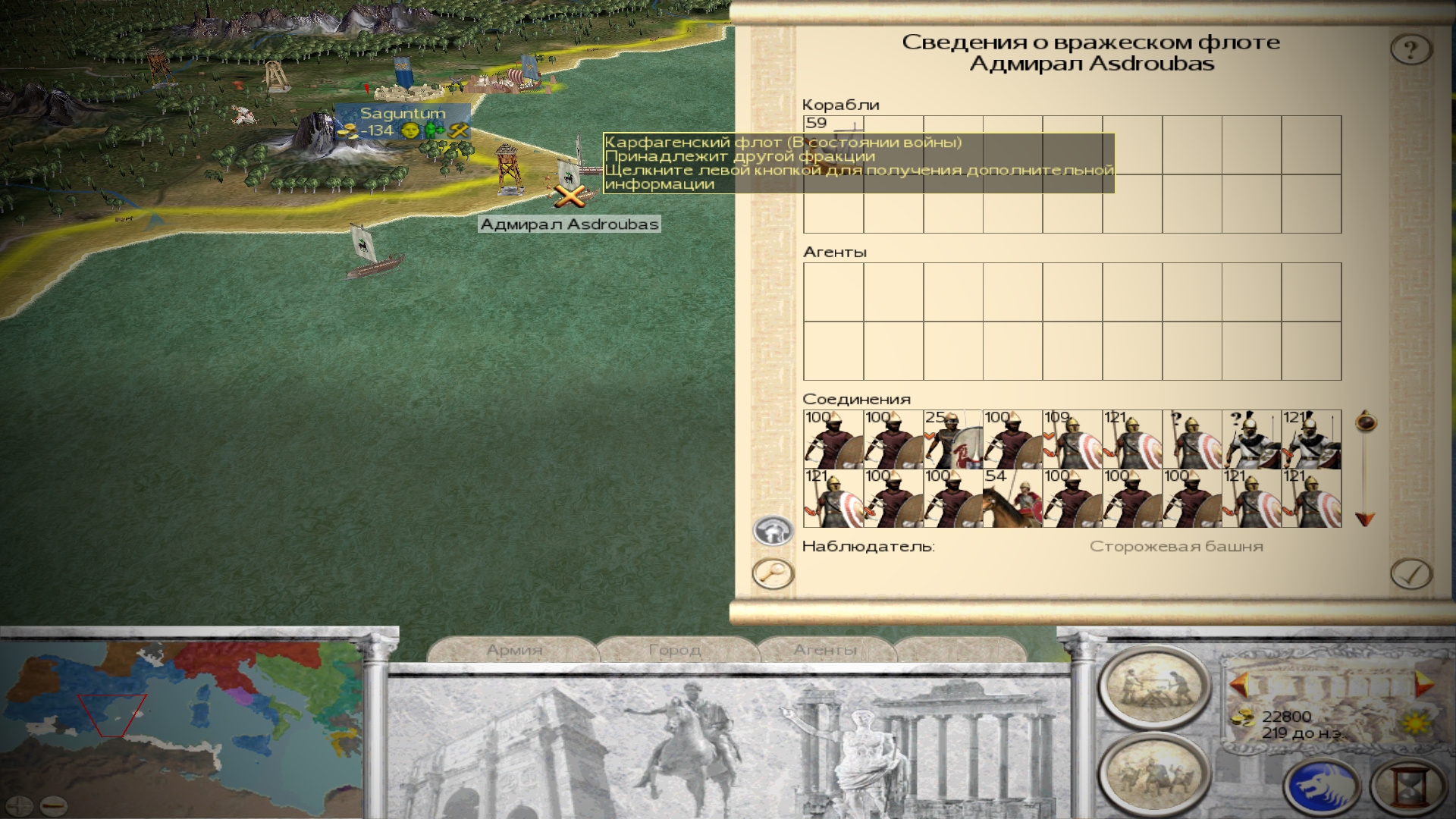
Task: Switch to the Армия tab
Action: (x=514, y=650)
